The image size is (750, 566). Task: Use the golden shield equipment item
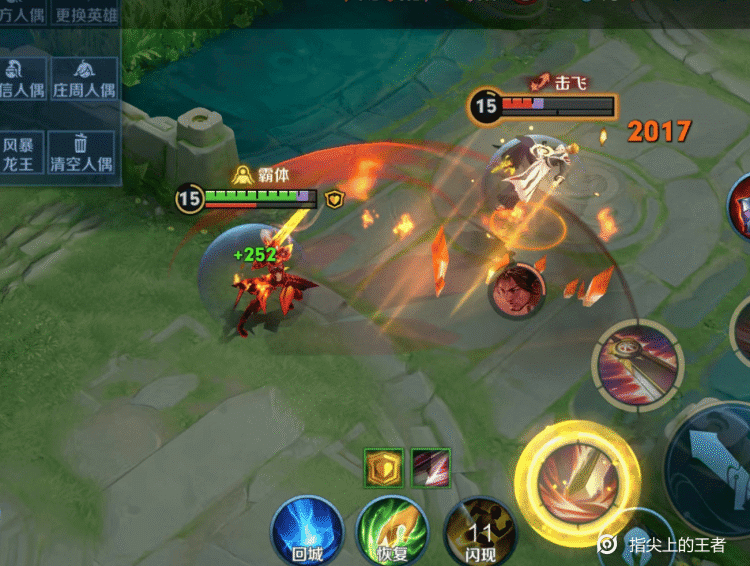pyautogui.click(x=383, y=467)
